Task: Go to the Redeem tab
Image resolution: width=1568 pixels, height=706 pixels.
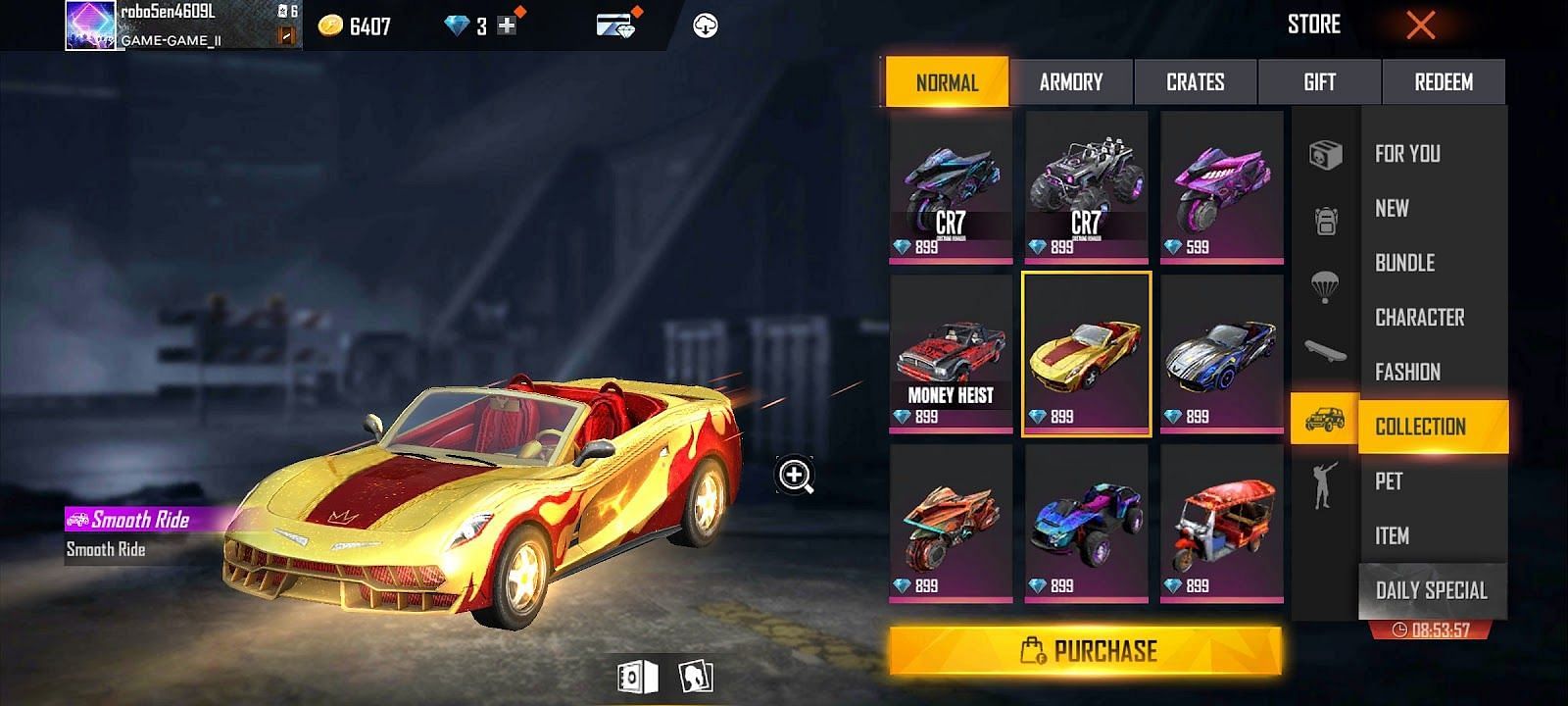Action: tap(1443, 82)
